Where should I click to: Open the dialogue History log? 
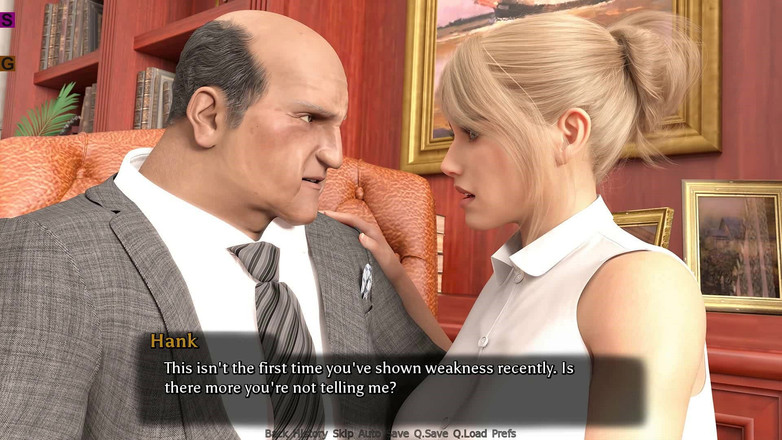309,433
